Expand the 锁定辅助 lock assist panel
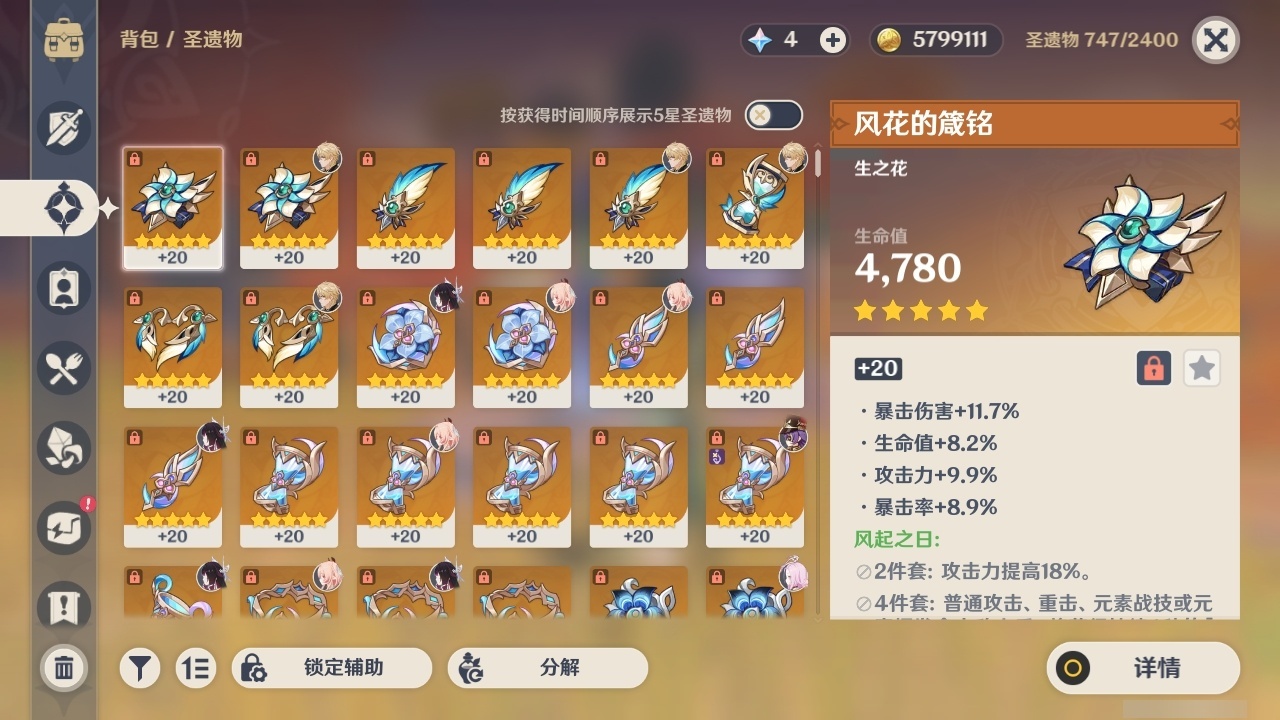The width and height of the screenshot is (1280, 720). click(x=333, y=668)
